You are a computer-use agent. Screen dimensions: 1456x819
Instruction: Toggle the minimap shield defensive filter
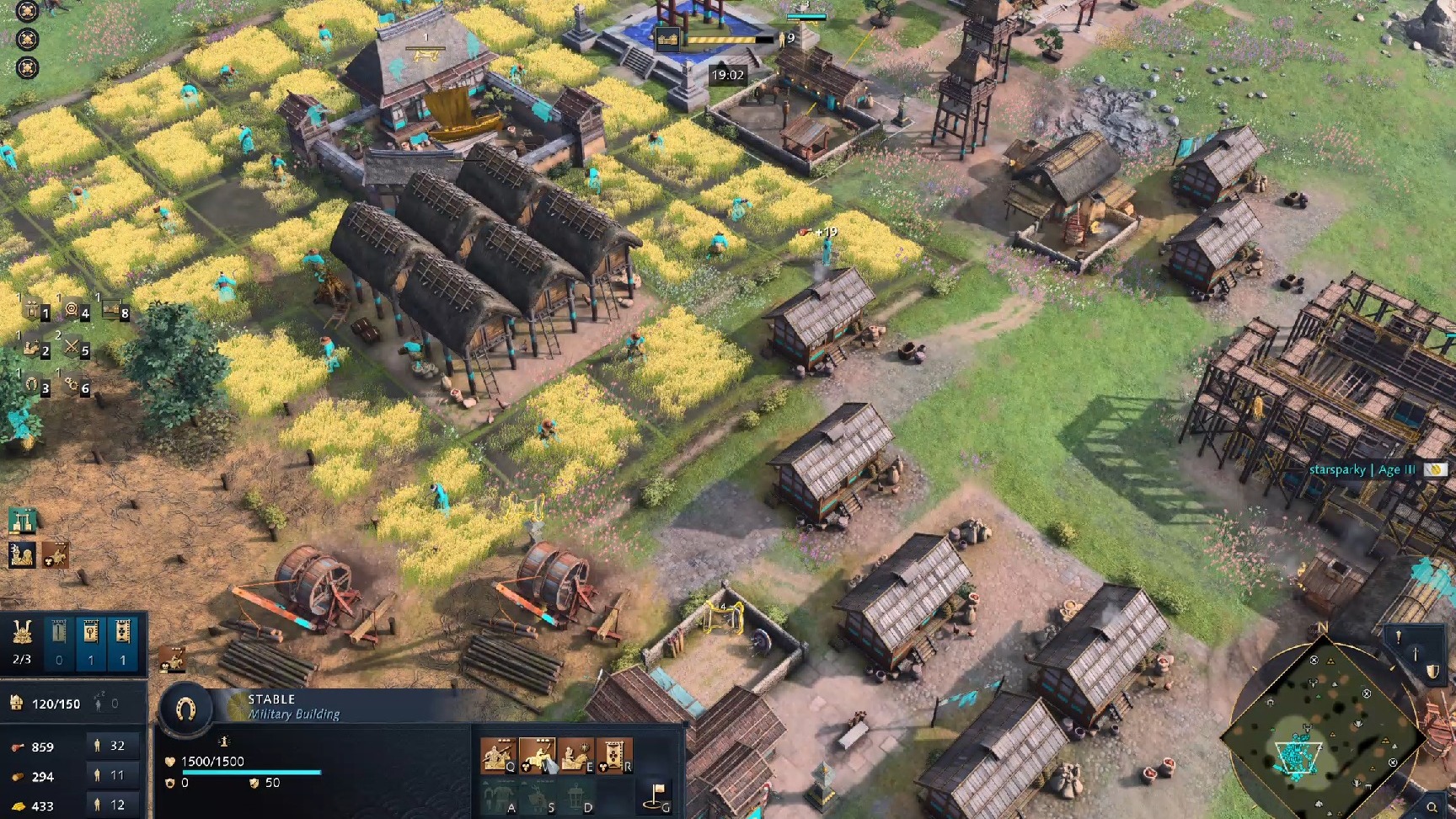tap(1432, 672)
